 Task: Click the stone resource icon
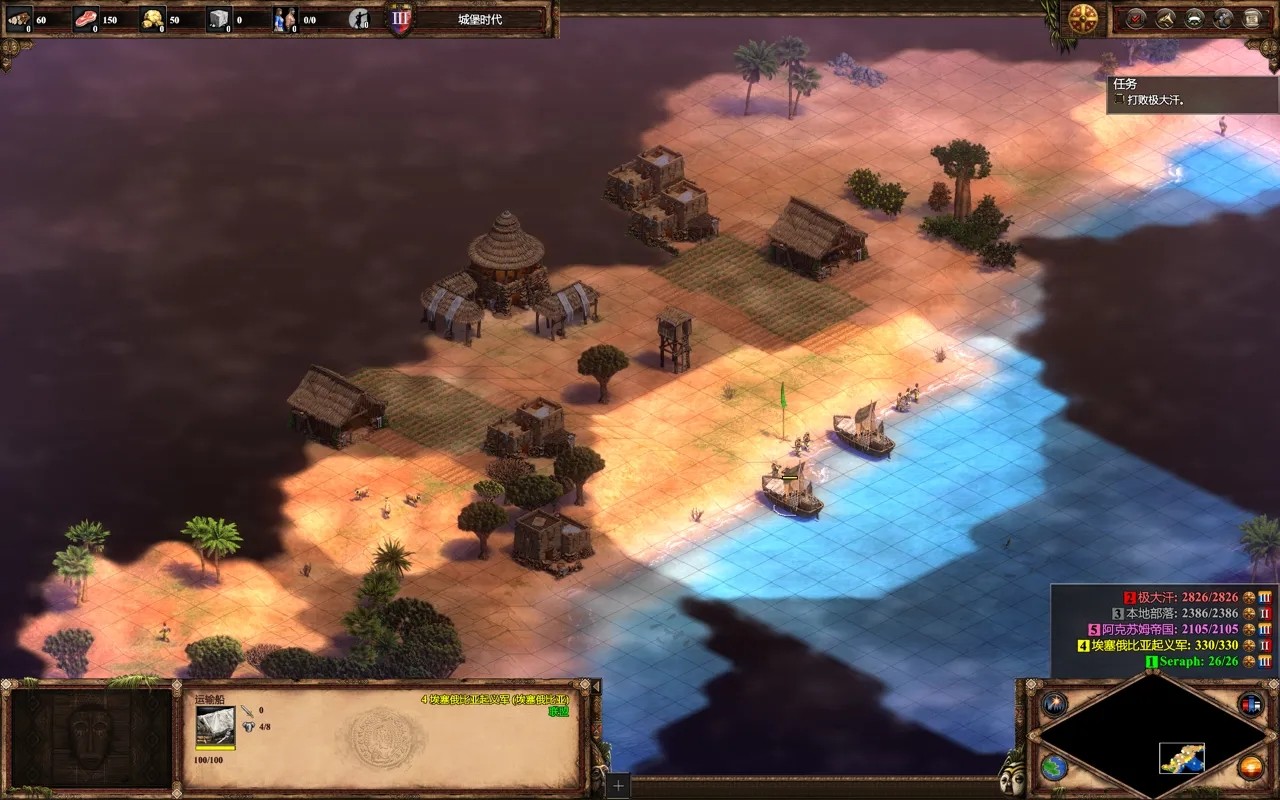tap(219, 18)
